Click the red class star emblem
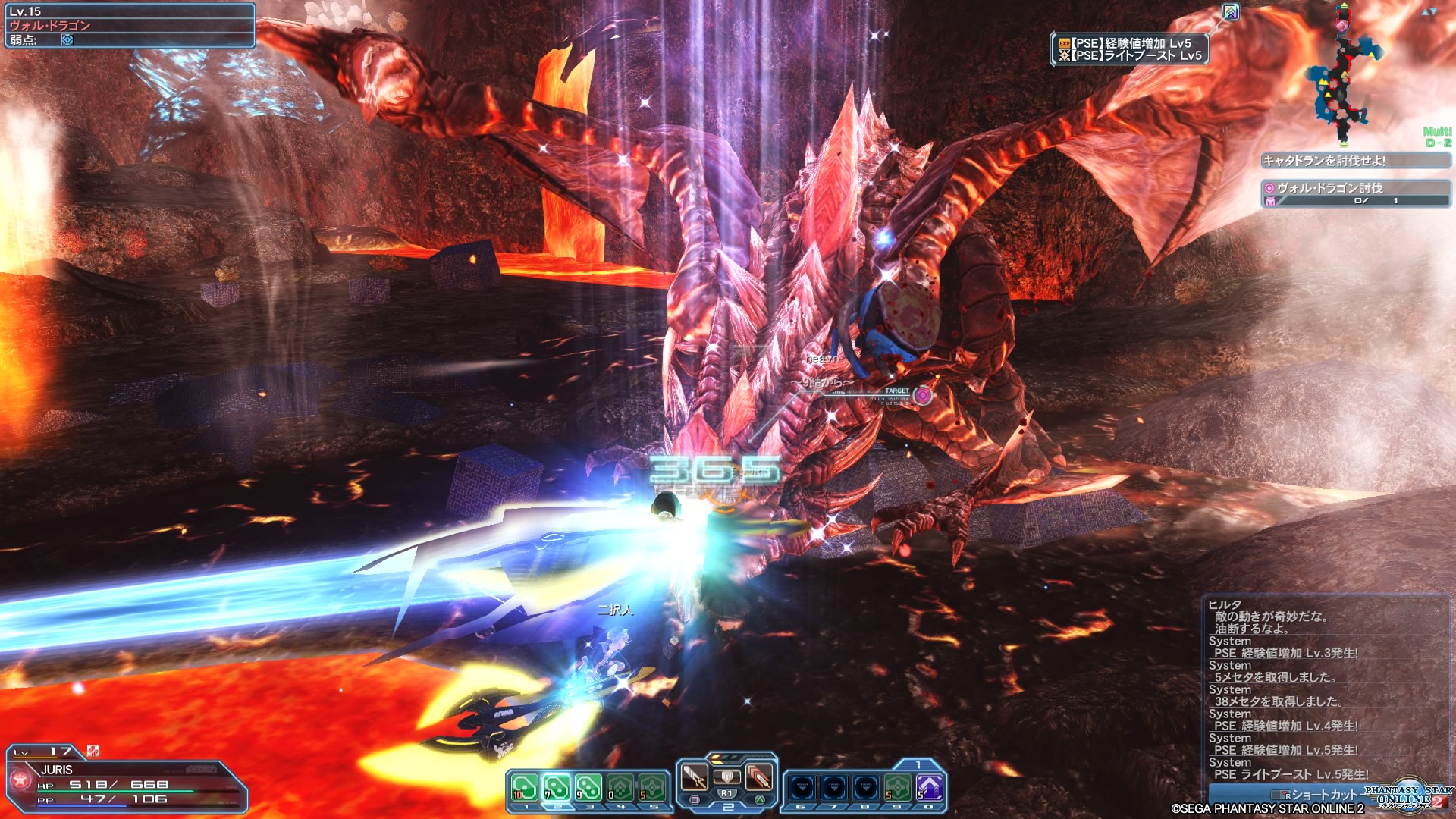The image size is (1456, 819). coord(20,779)
